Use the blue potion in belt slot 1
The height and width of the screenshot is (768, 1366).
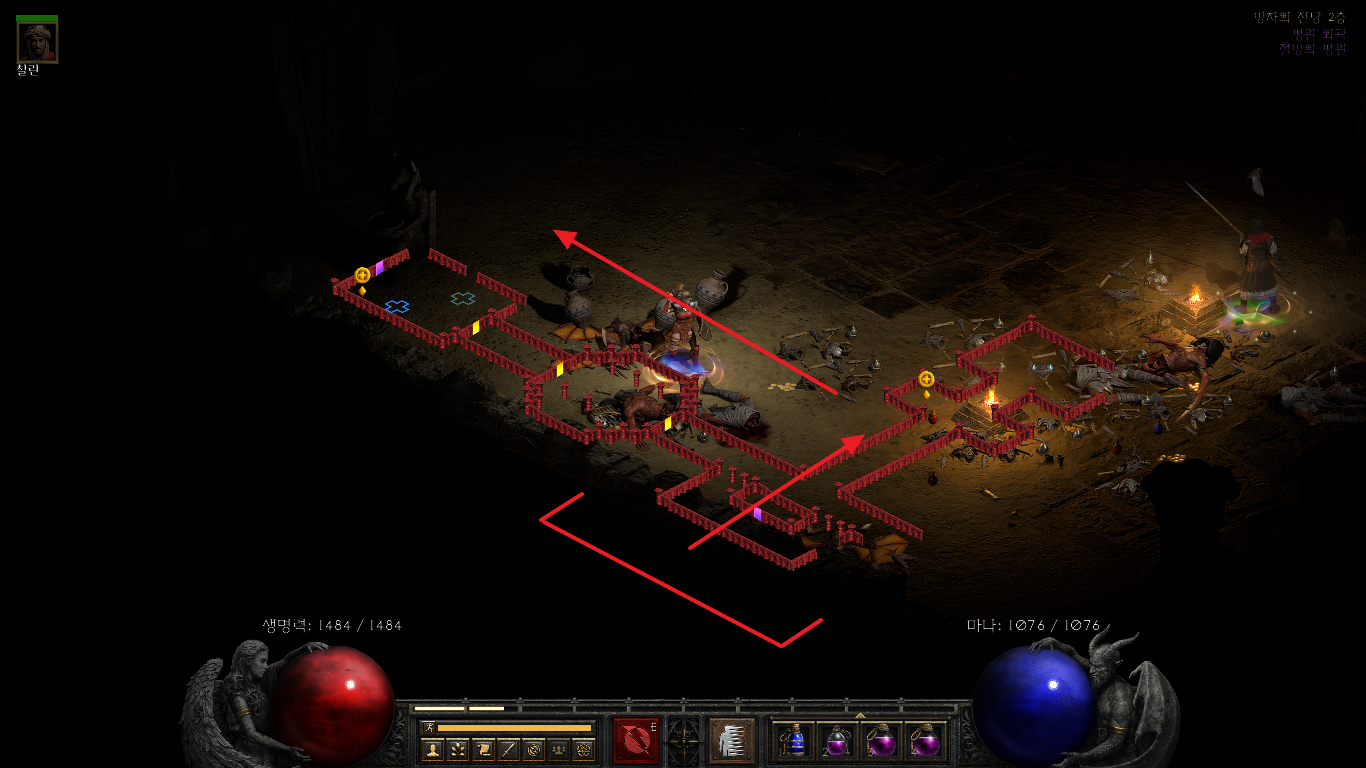[794, 741]
